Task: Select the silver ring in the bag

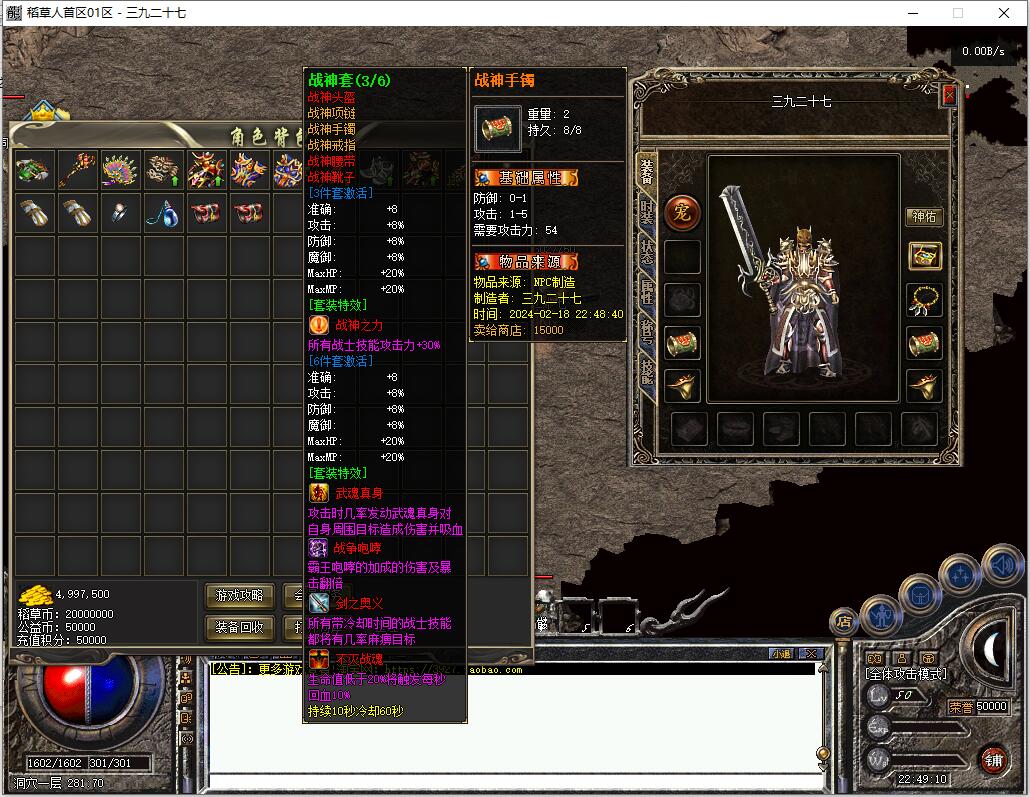Action: 119,212
